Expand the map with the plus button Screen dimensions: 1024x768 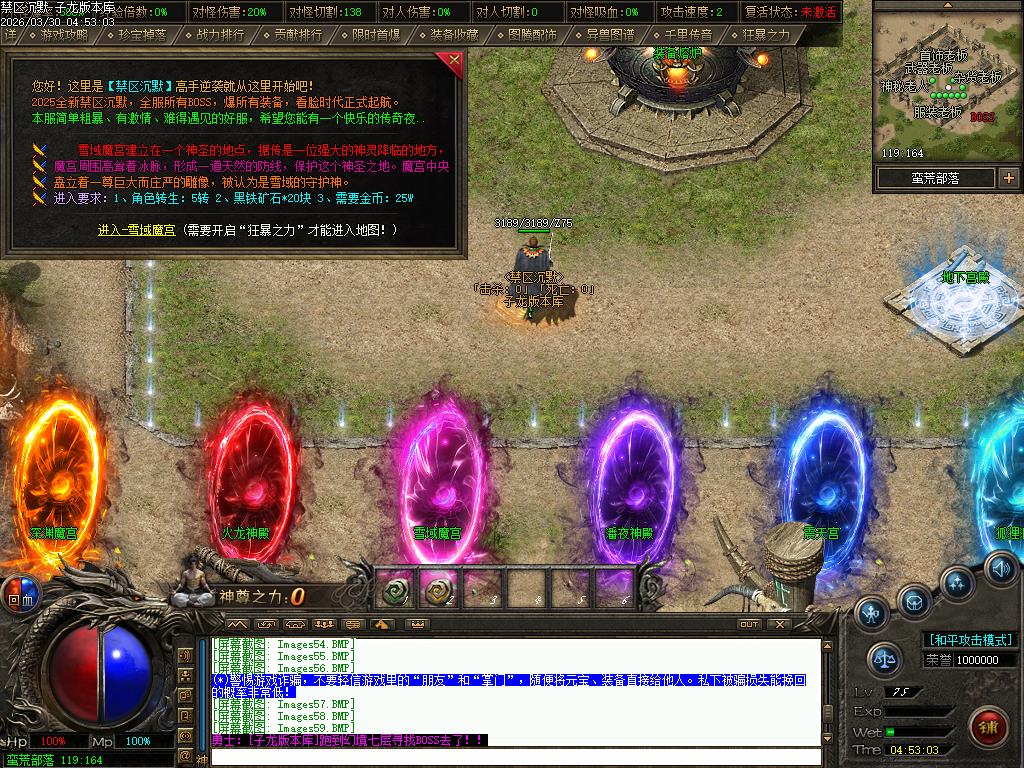point(1008,178)
